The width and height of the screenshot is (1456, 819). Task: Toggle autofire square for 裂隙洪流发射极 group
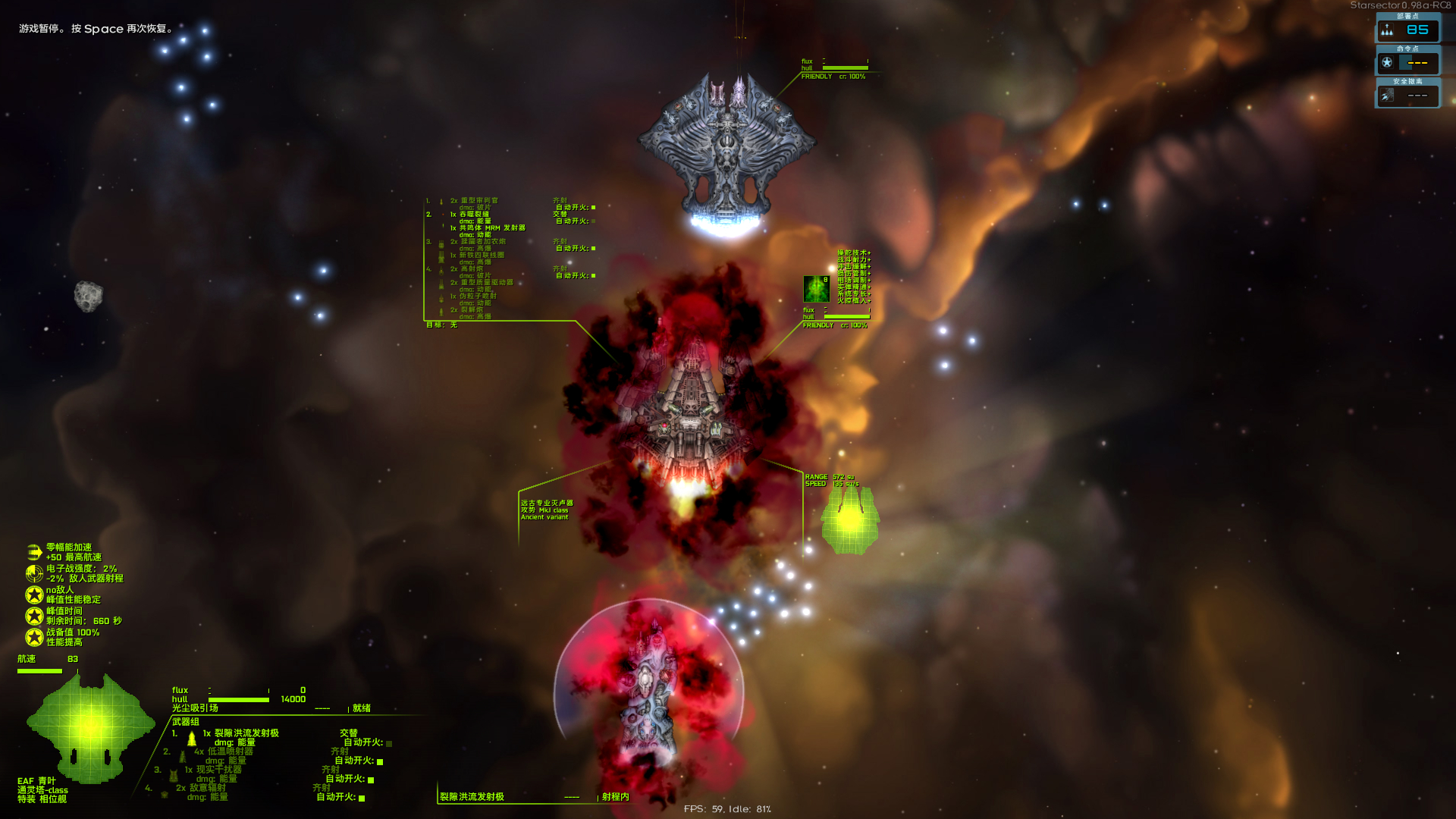pyautogui.click(x=389, y=743)
